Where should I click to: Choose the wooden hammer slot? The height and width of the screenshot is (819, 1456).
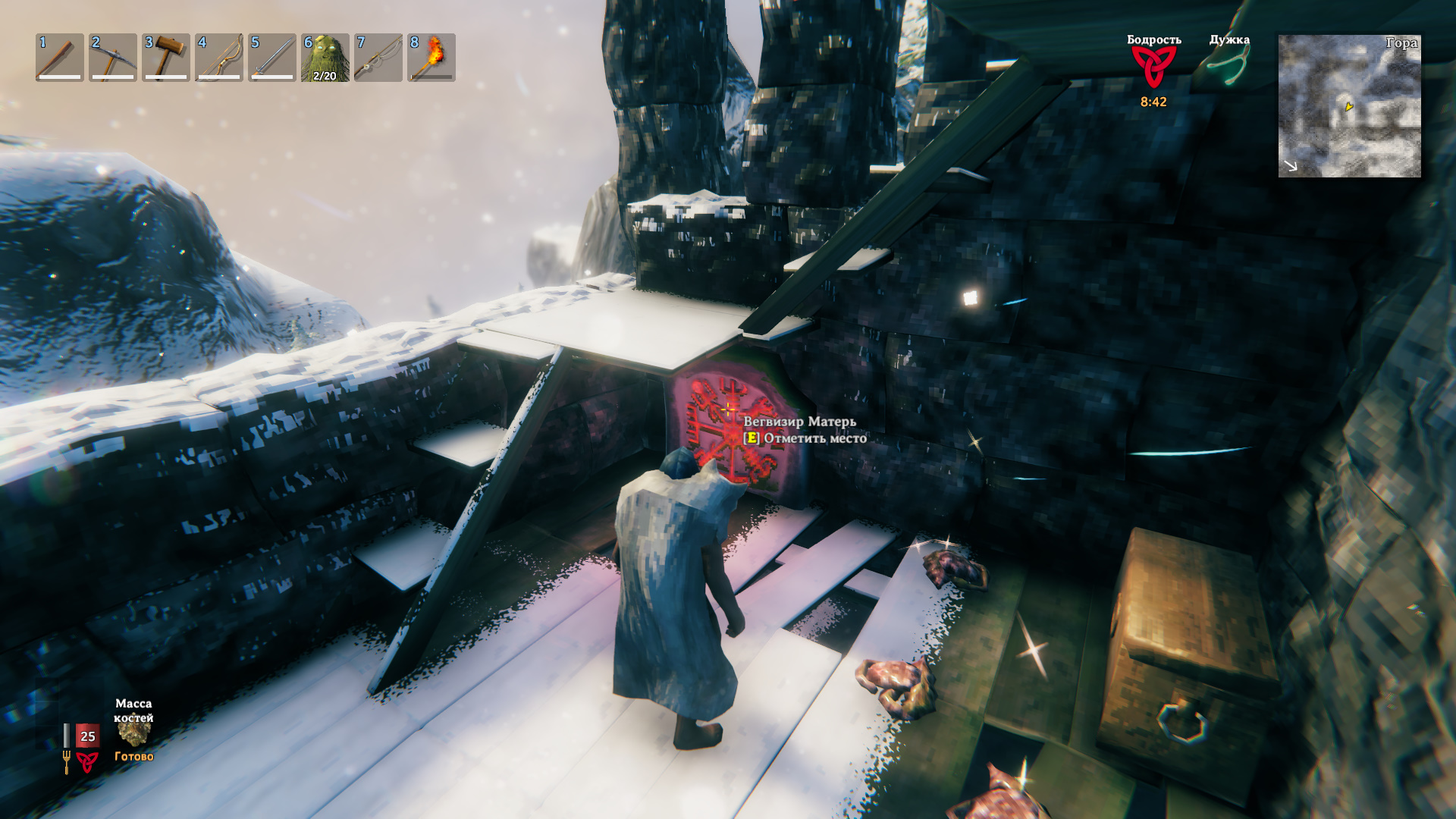[x=166, y=58]
